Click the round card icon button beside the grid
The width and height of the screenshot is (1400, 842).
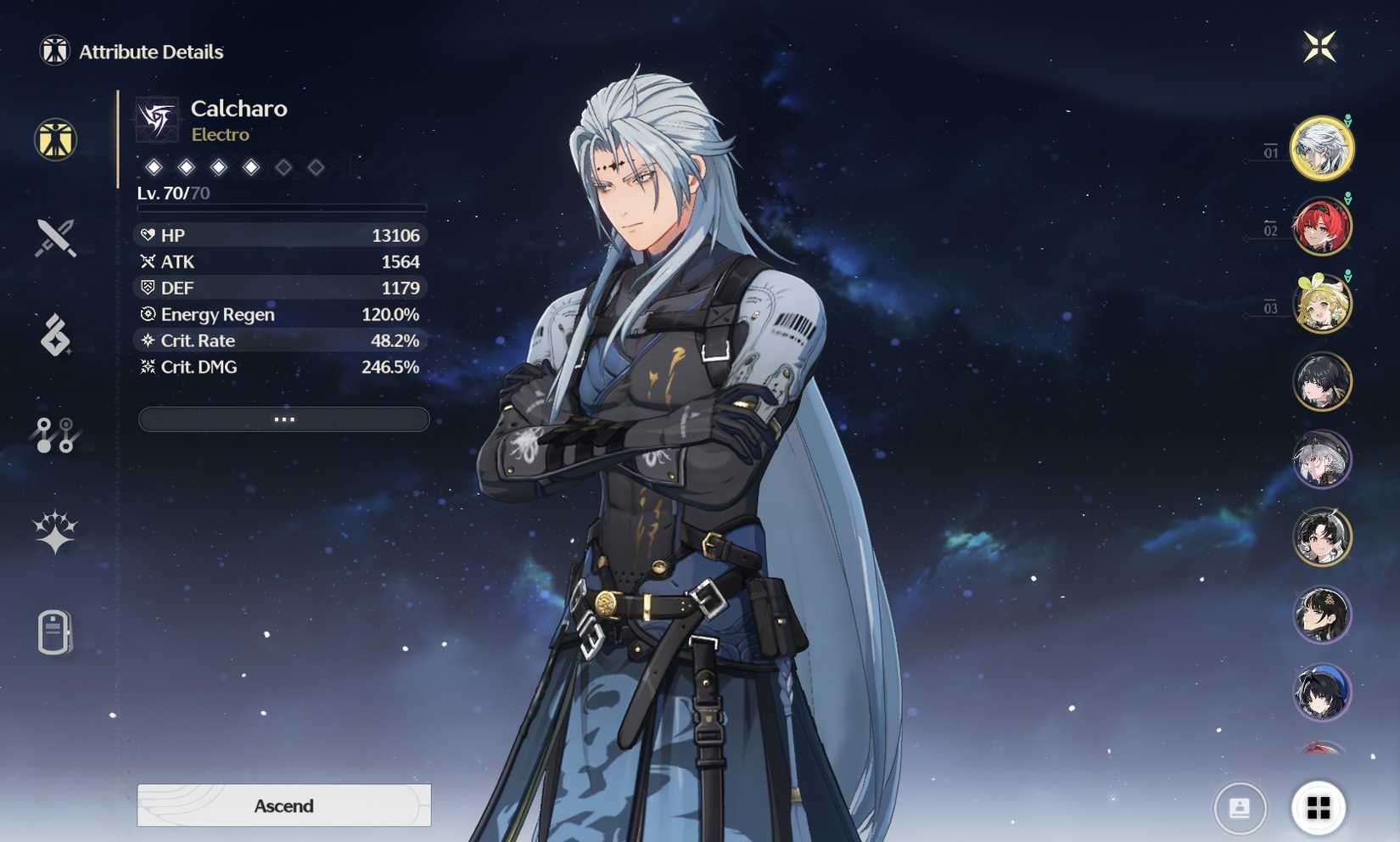[1240, 807]
